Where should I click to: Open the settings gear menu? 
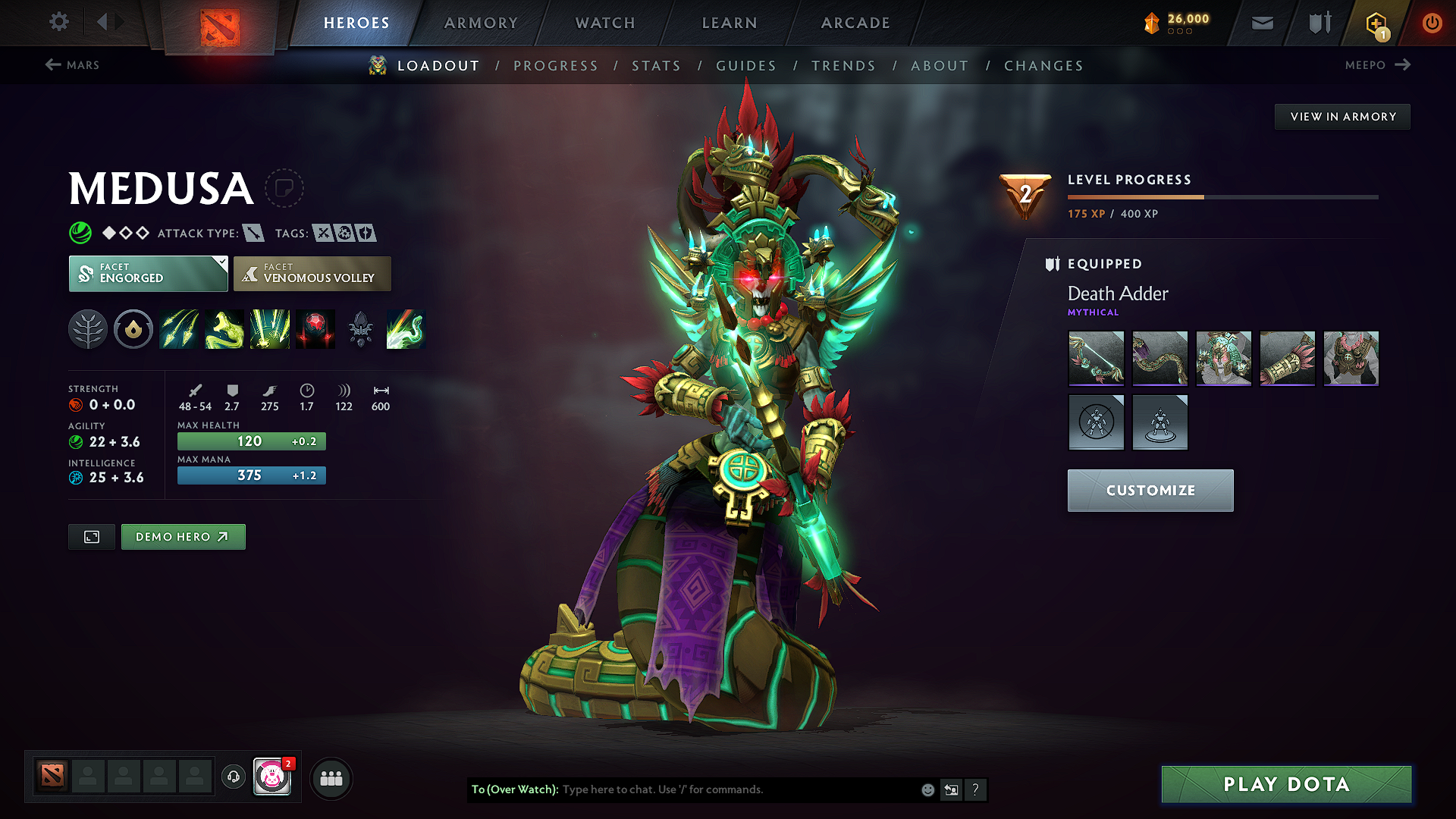[59, 22]
